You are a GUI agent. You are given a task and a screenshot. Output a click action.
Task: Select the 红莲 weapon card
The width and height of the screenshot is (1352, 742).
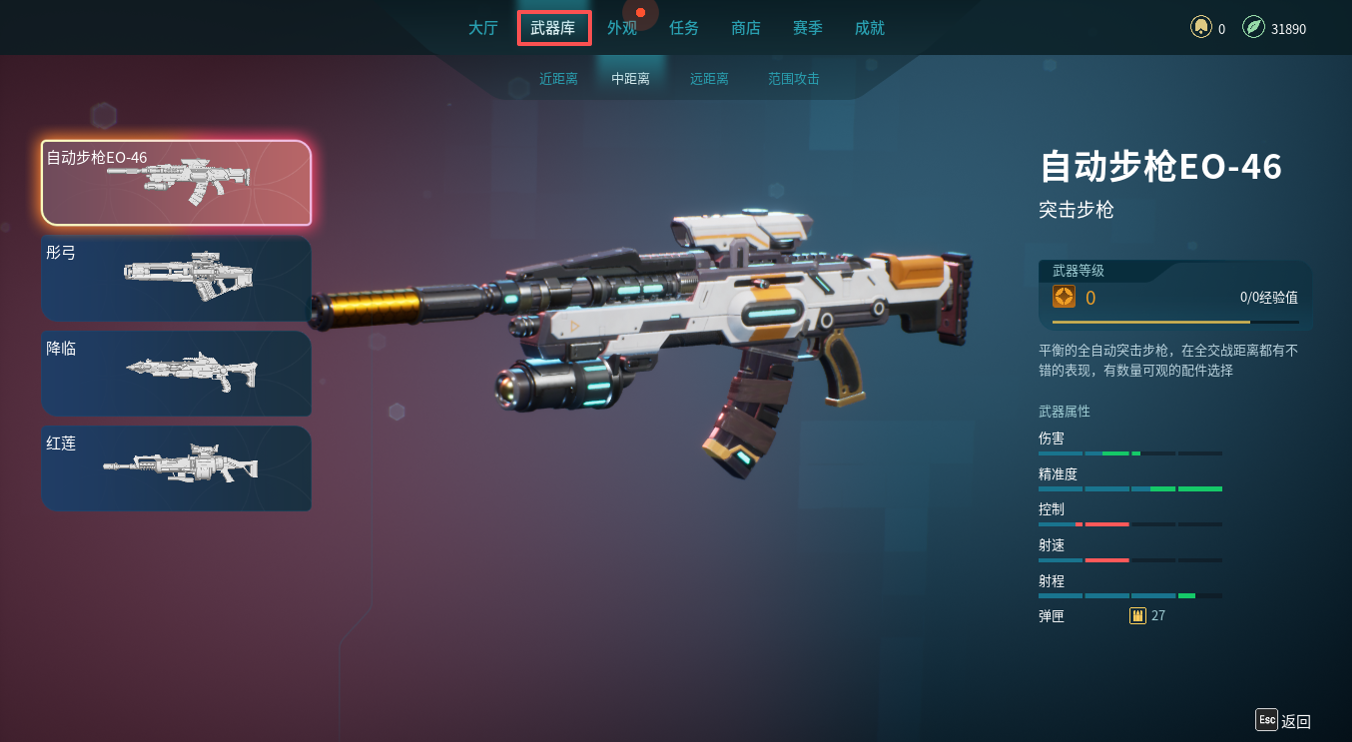(176, 468)
